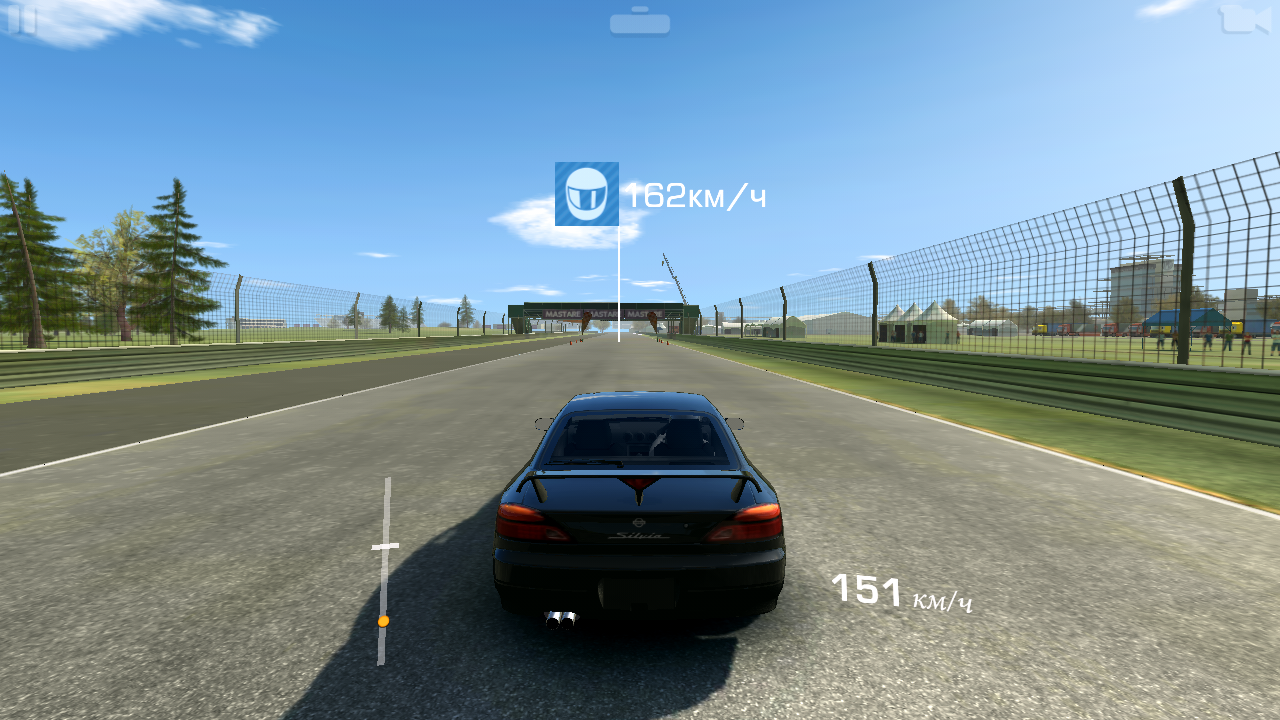Switch view using the camera icon
1280x720 pixels.
coord(1242,19)
